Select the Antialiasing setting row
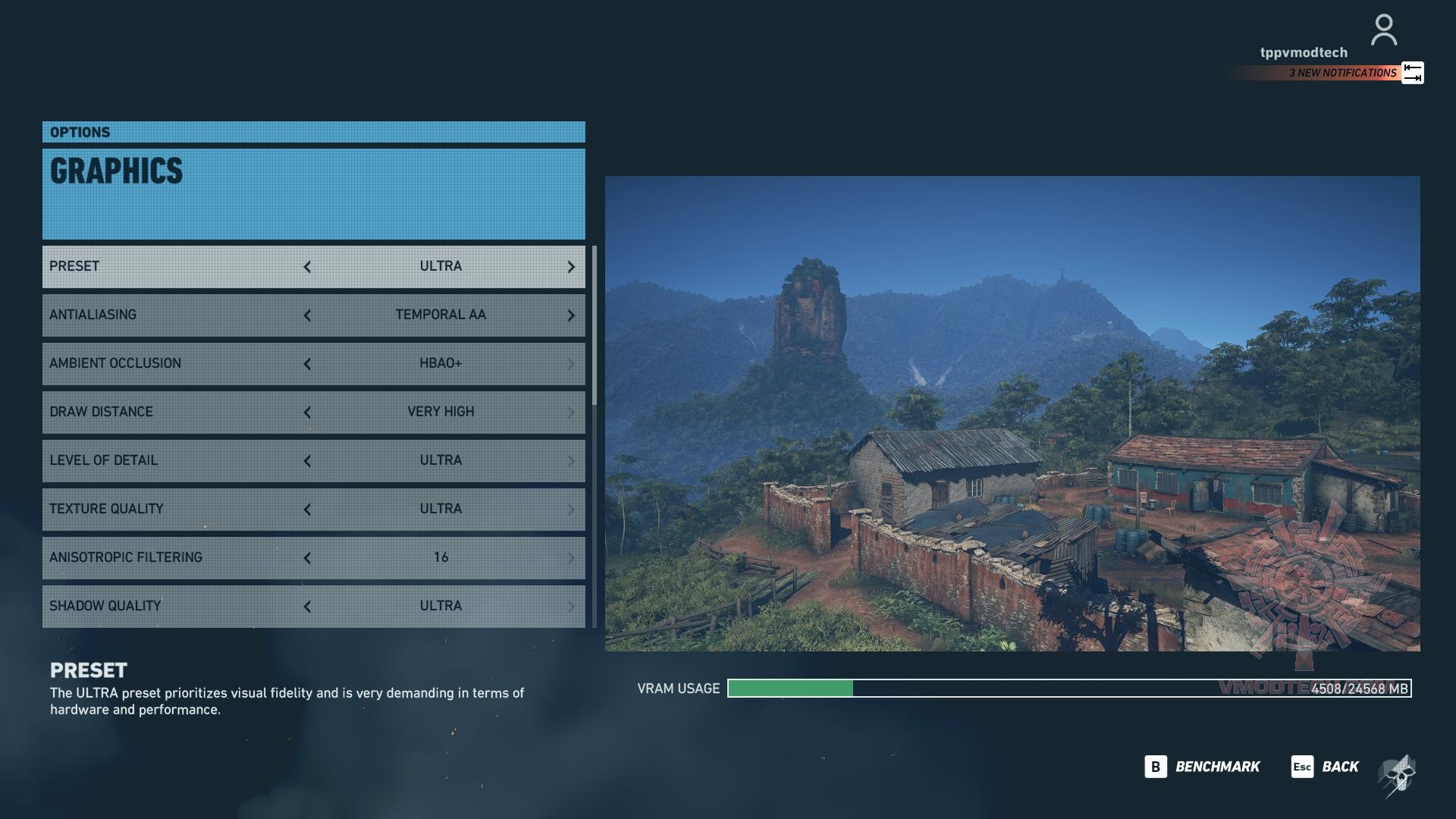This screenshot has width=1456, height=819. pos(174,315)
